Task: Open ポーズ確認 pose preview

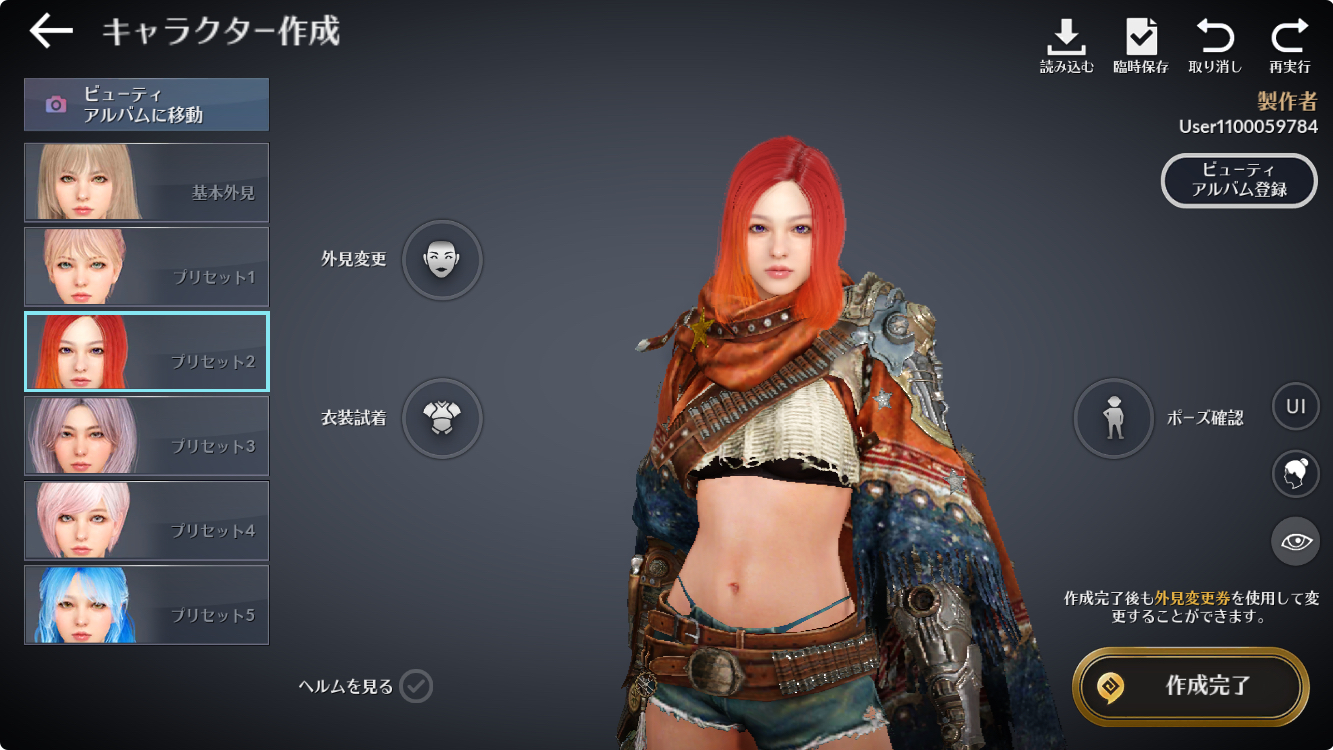Action: point(1114,418)
